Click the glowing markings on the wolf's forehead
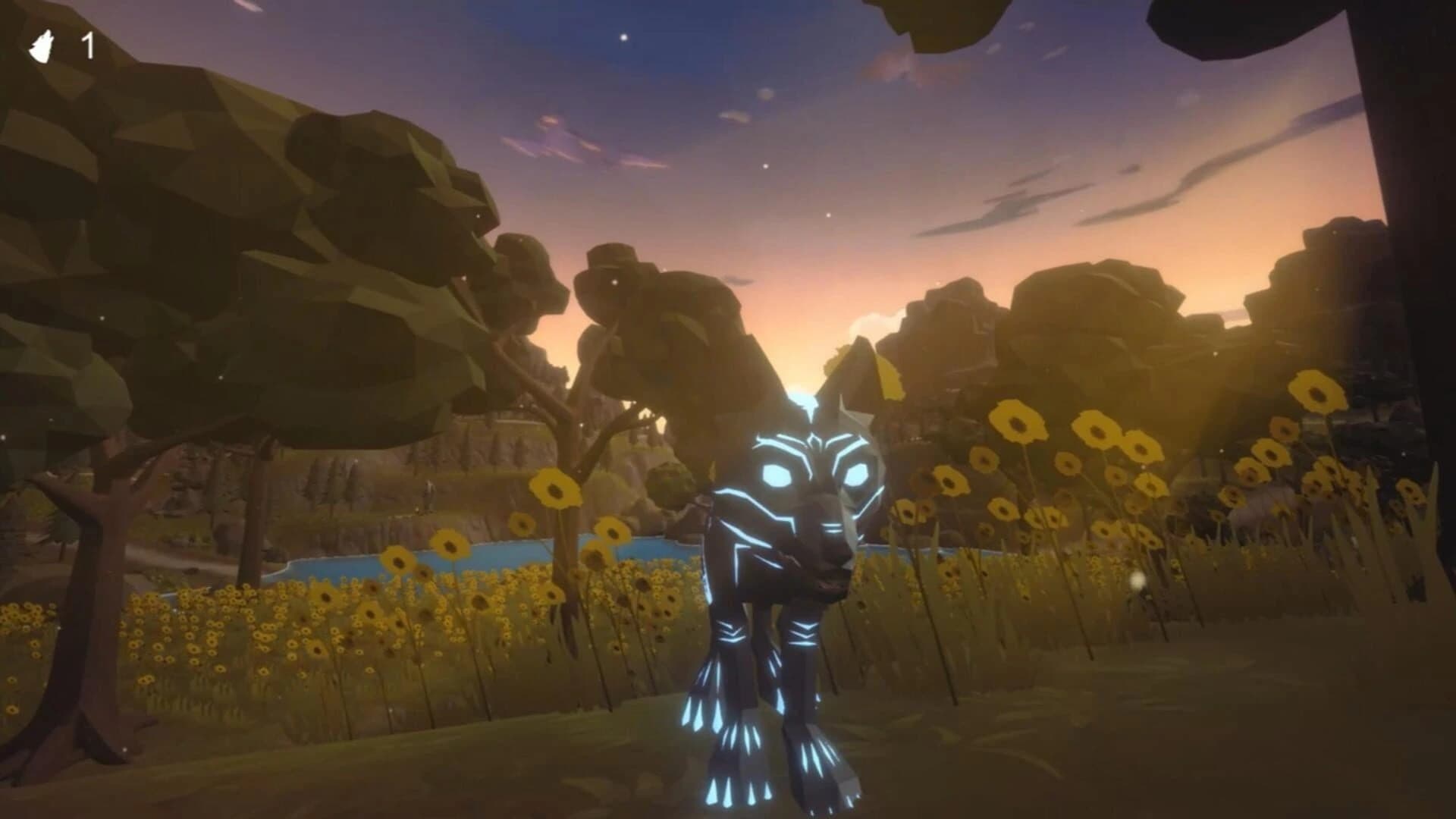This screenshot has height=819, width=1456. 813,440
